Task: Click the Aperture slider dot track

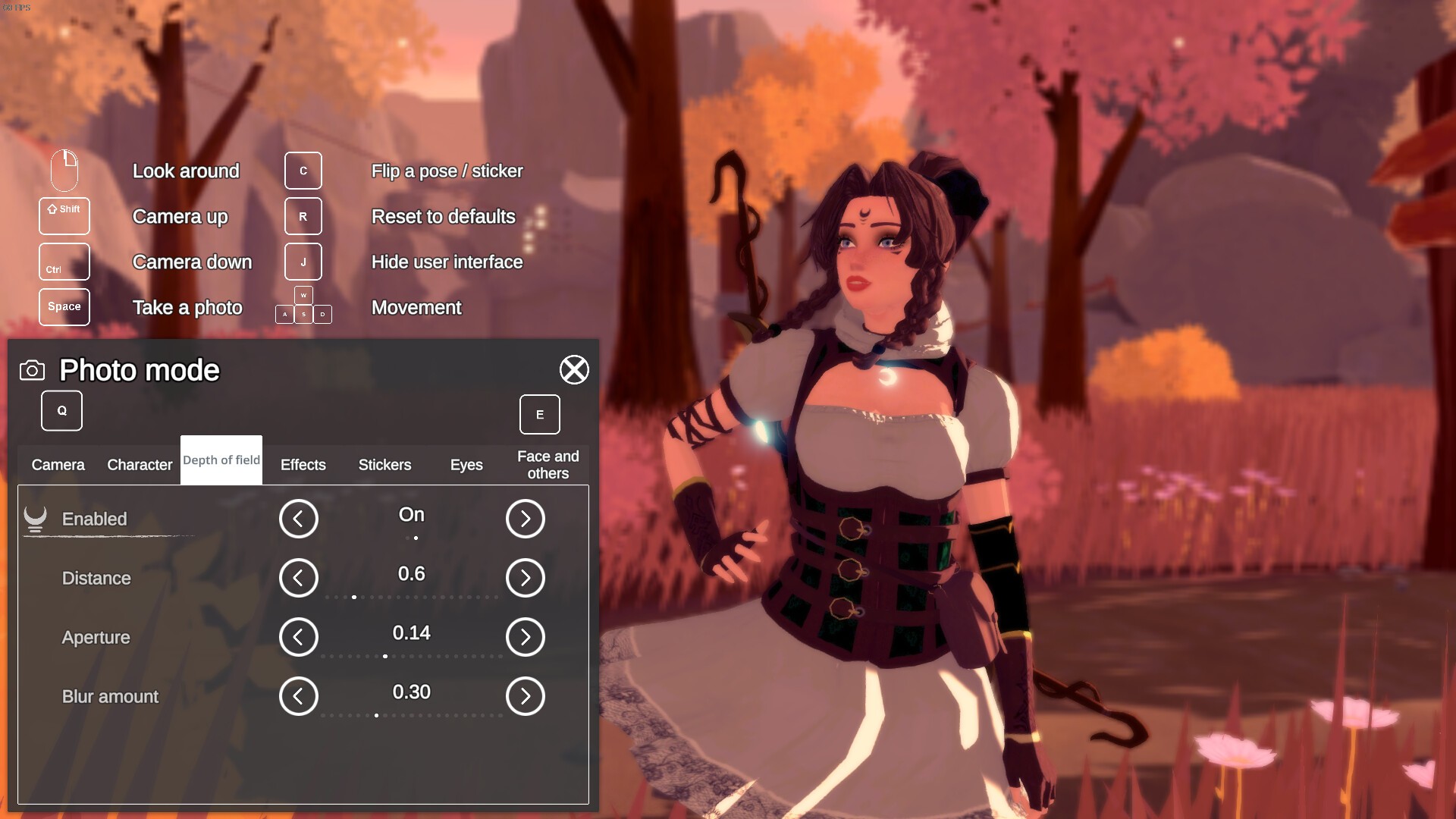Action: 412,657
